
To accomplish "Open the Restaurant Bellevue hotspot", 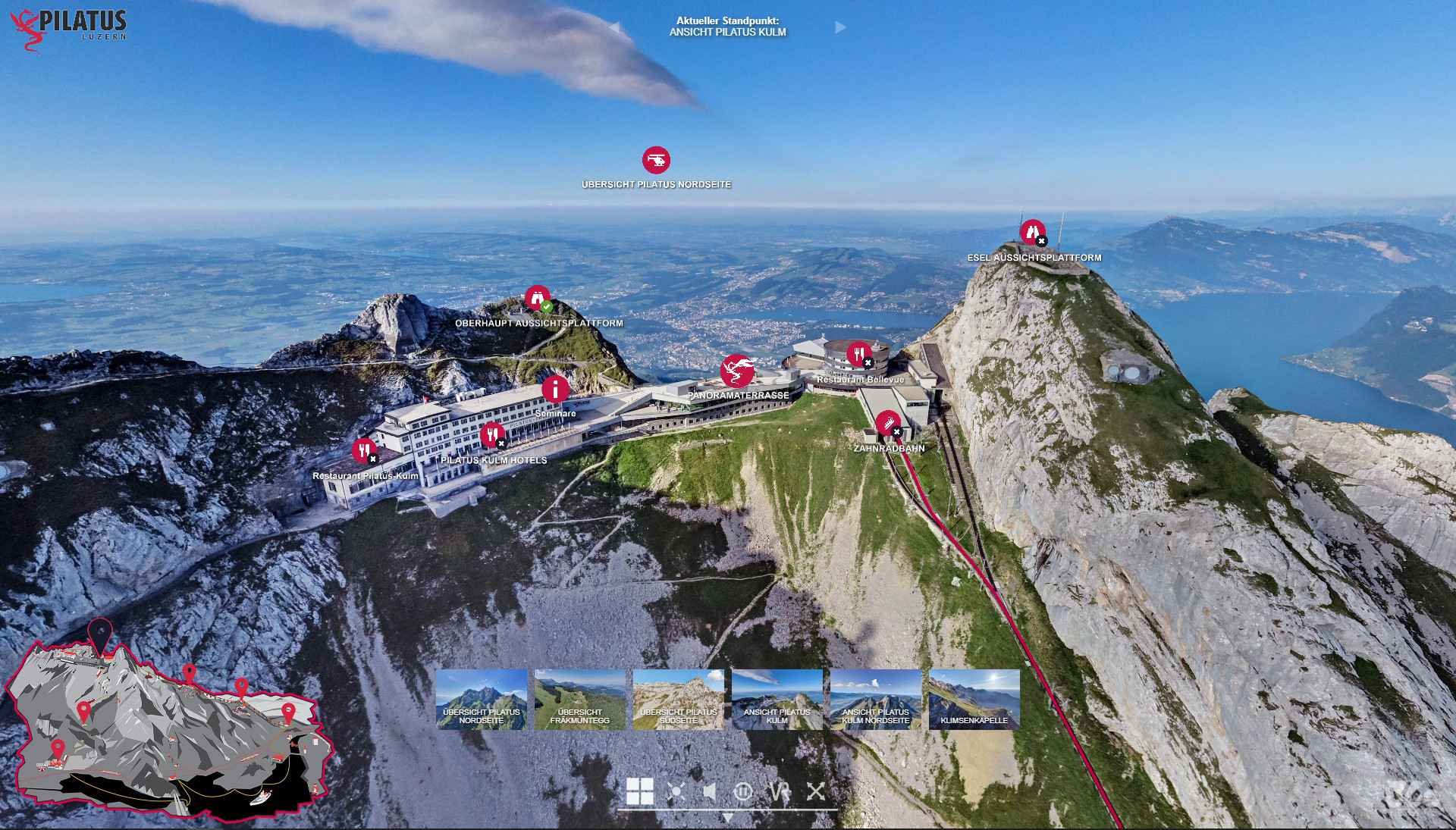I will click(858, 353).
